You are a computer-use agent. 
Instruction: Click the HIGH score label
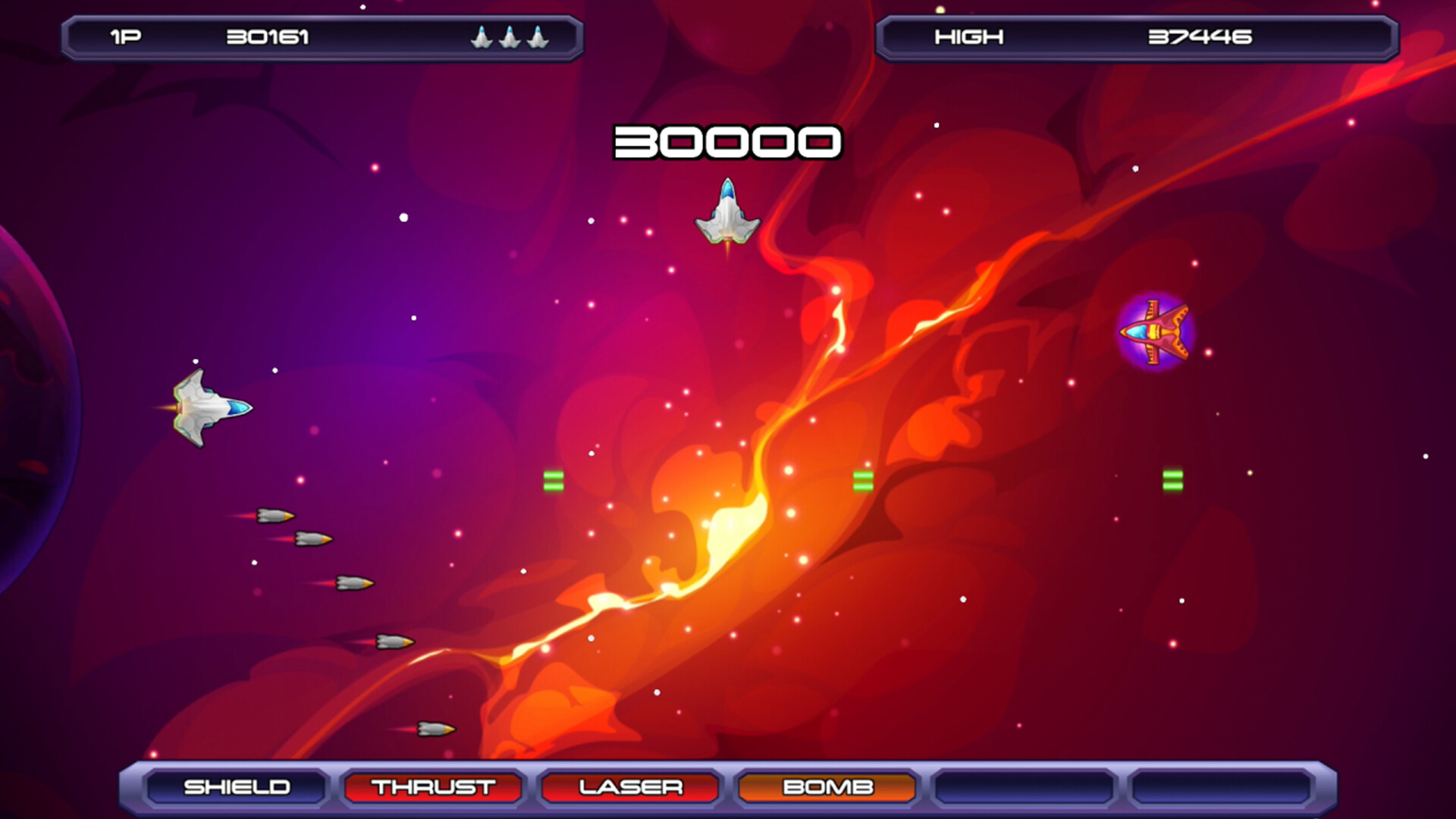(969, 36)
